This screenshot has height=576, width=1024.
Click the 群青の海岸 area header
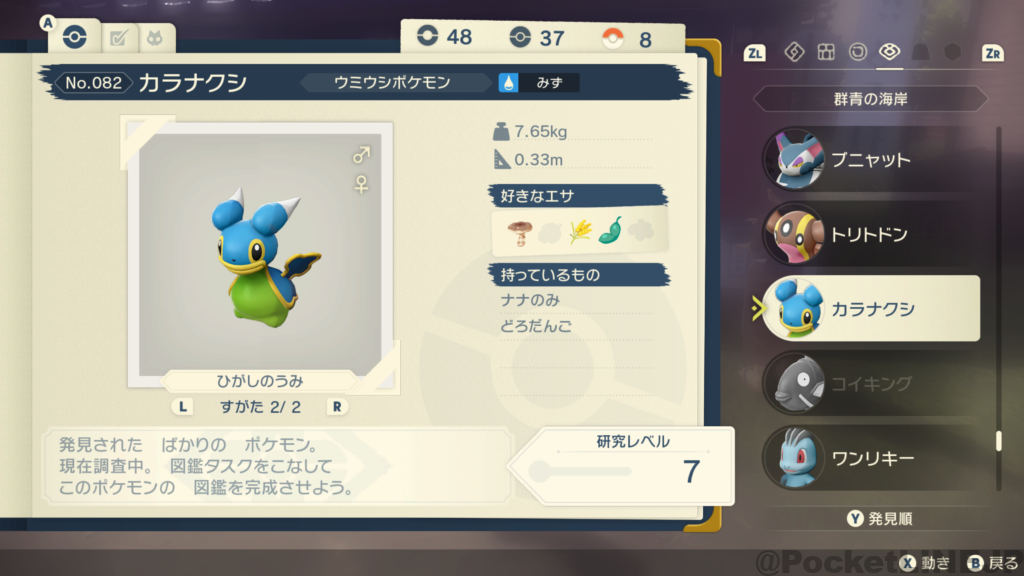[x=870, y=99]
